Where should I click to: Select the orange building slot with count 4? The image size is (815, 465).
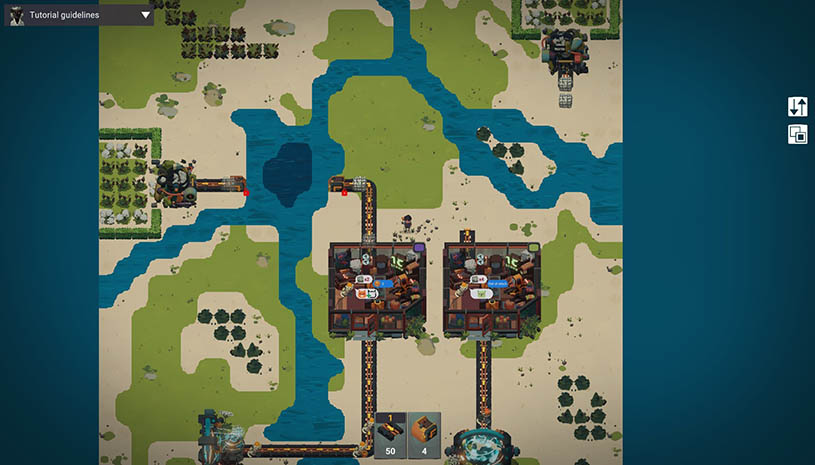point(424,436)
